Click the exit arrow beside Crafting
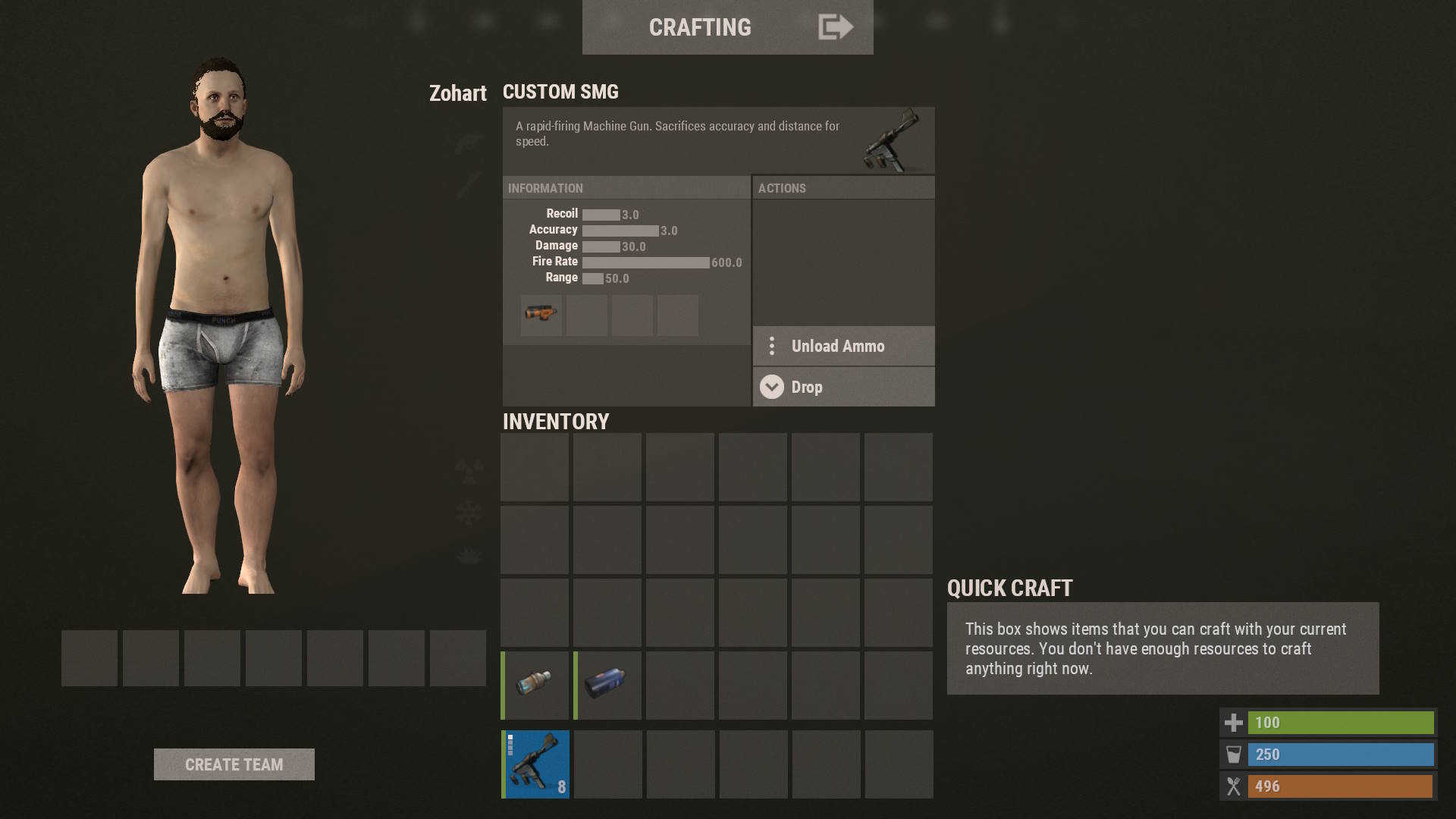This screenshot has width=1456, height=819. [x=836, y=27]
